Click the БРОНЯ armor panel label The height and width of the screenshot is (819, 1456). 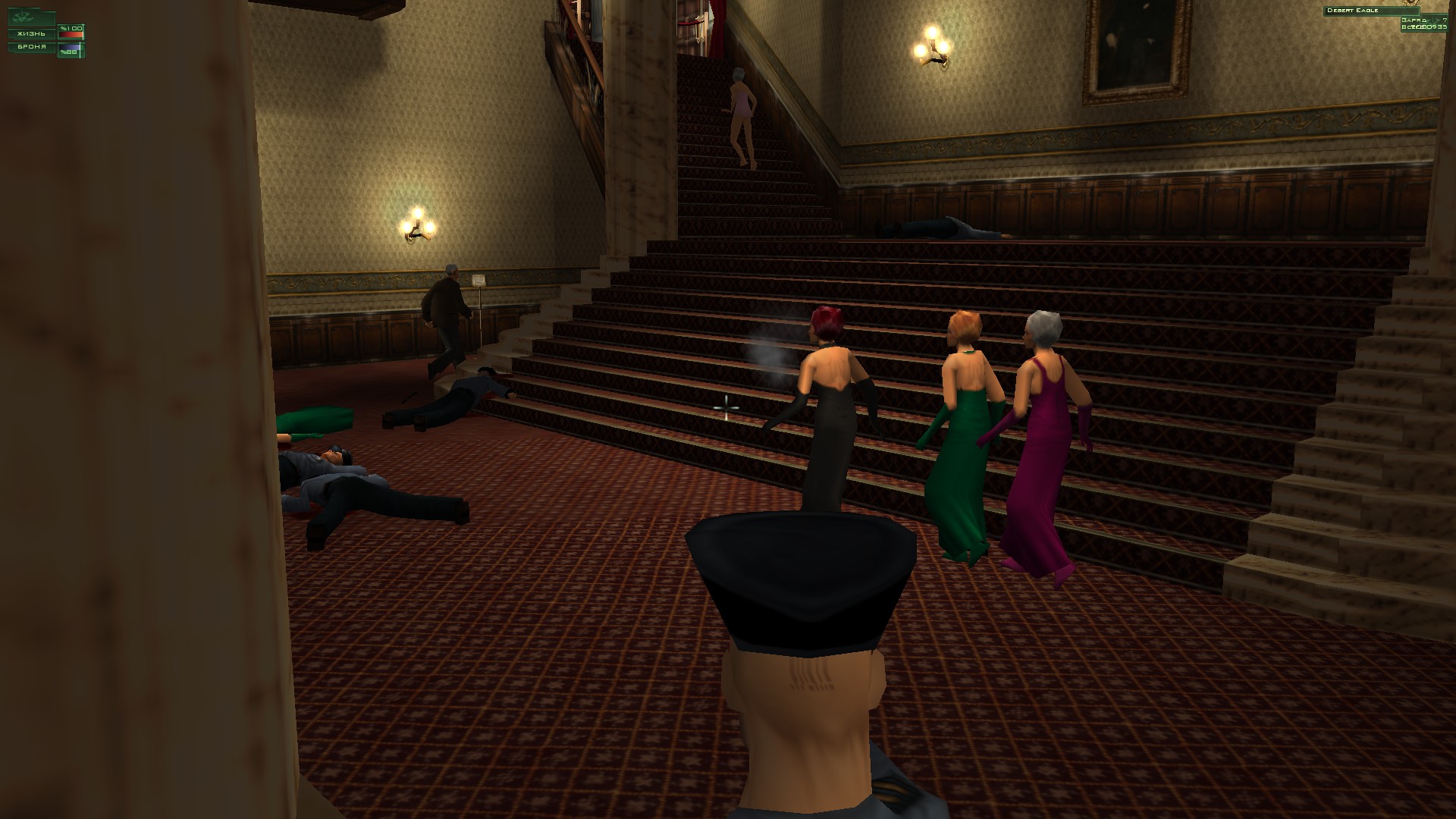32,47
